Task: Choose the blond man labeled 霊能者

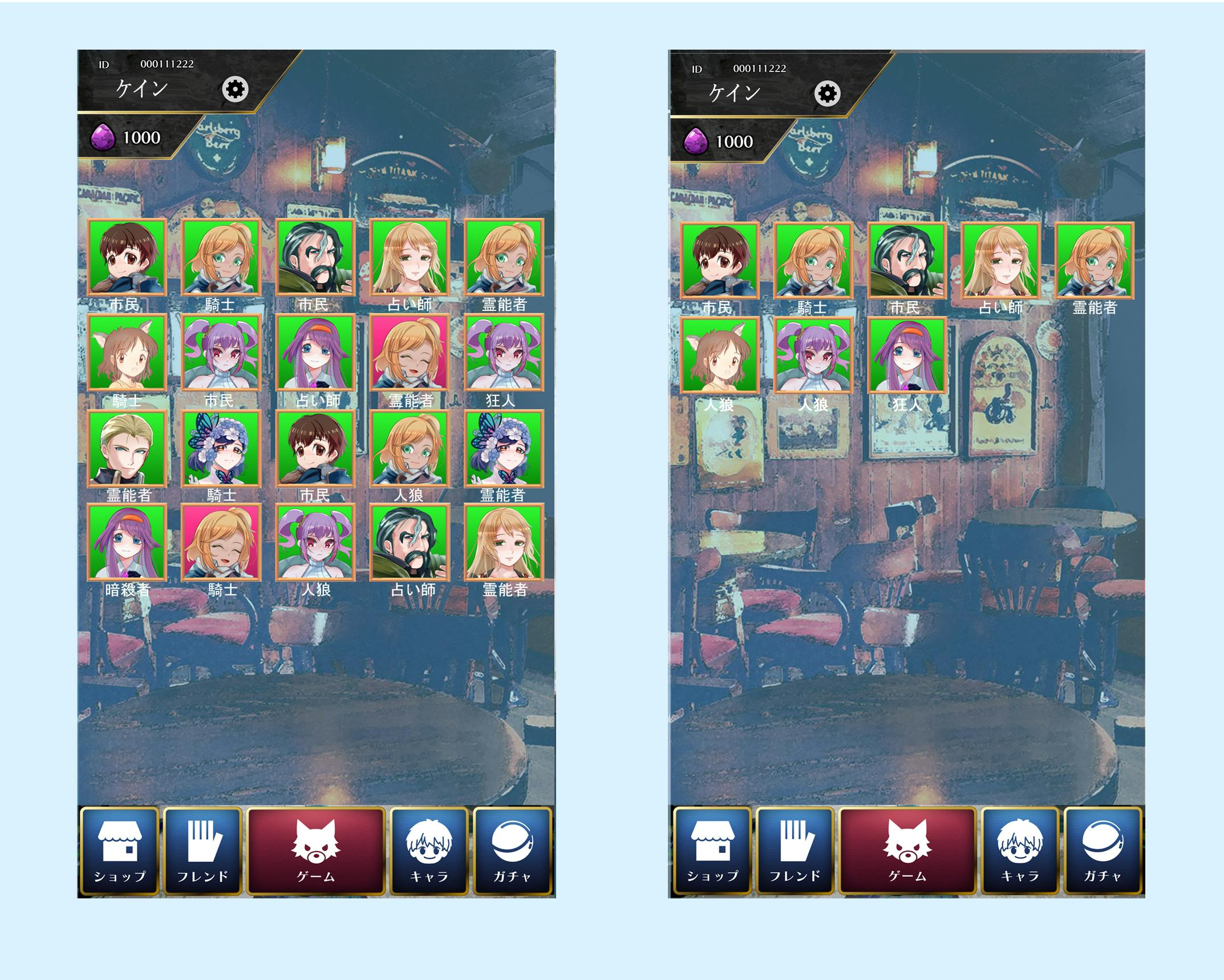Action: pyautogui.click(x=127, y=448)
